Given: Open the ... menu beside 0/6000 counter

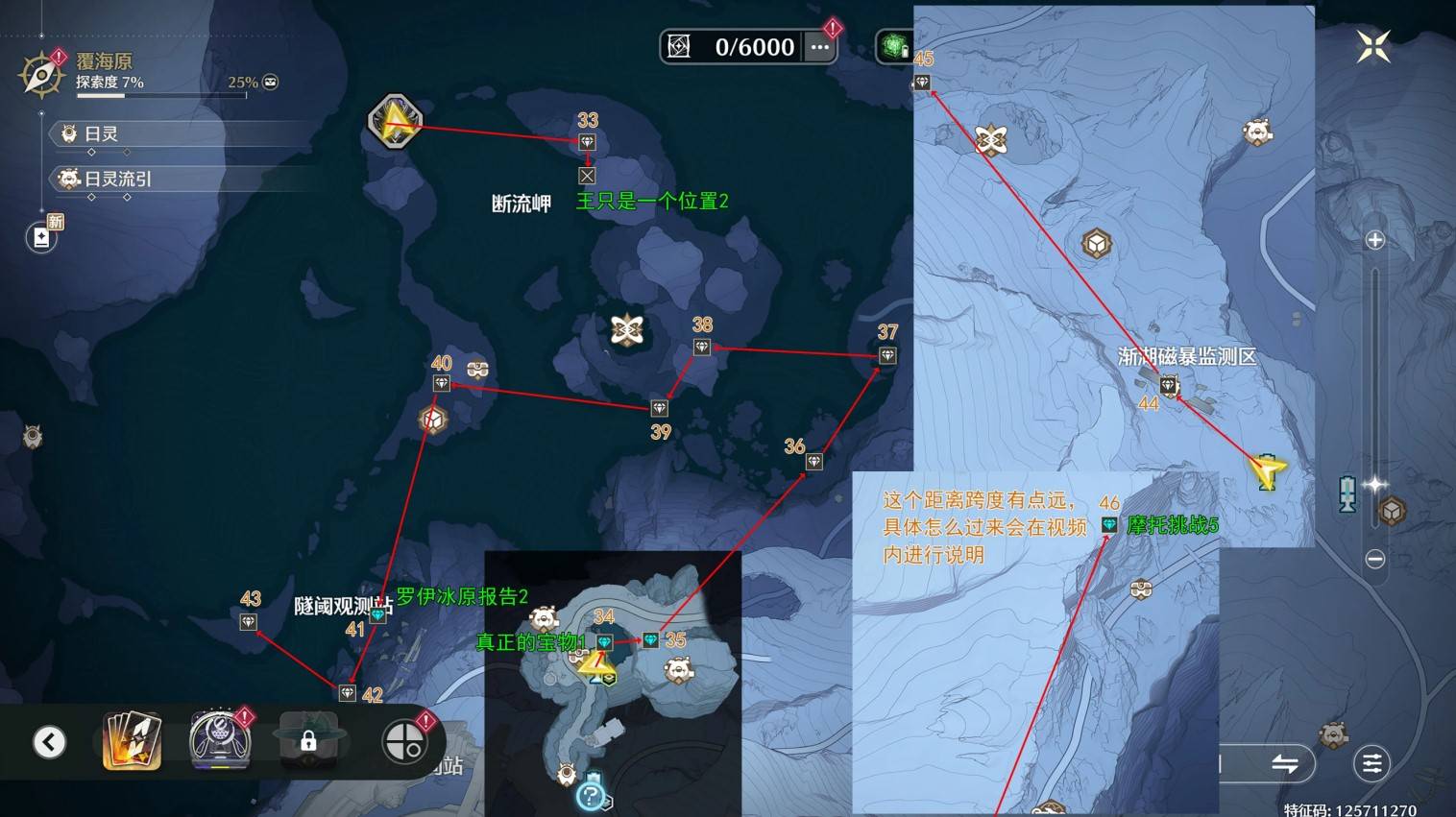Looking at the screenshot, I should [818, 46].
